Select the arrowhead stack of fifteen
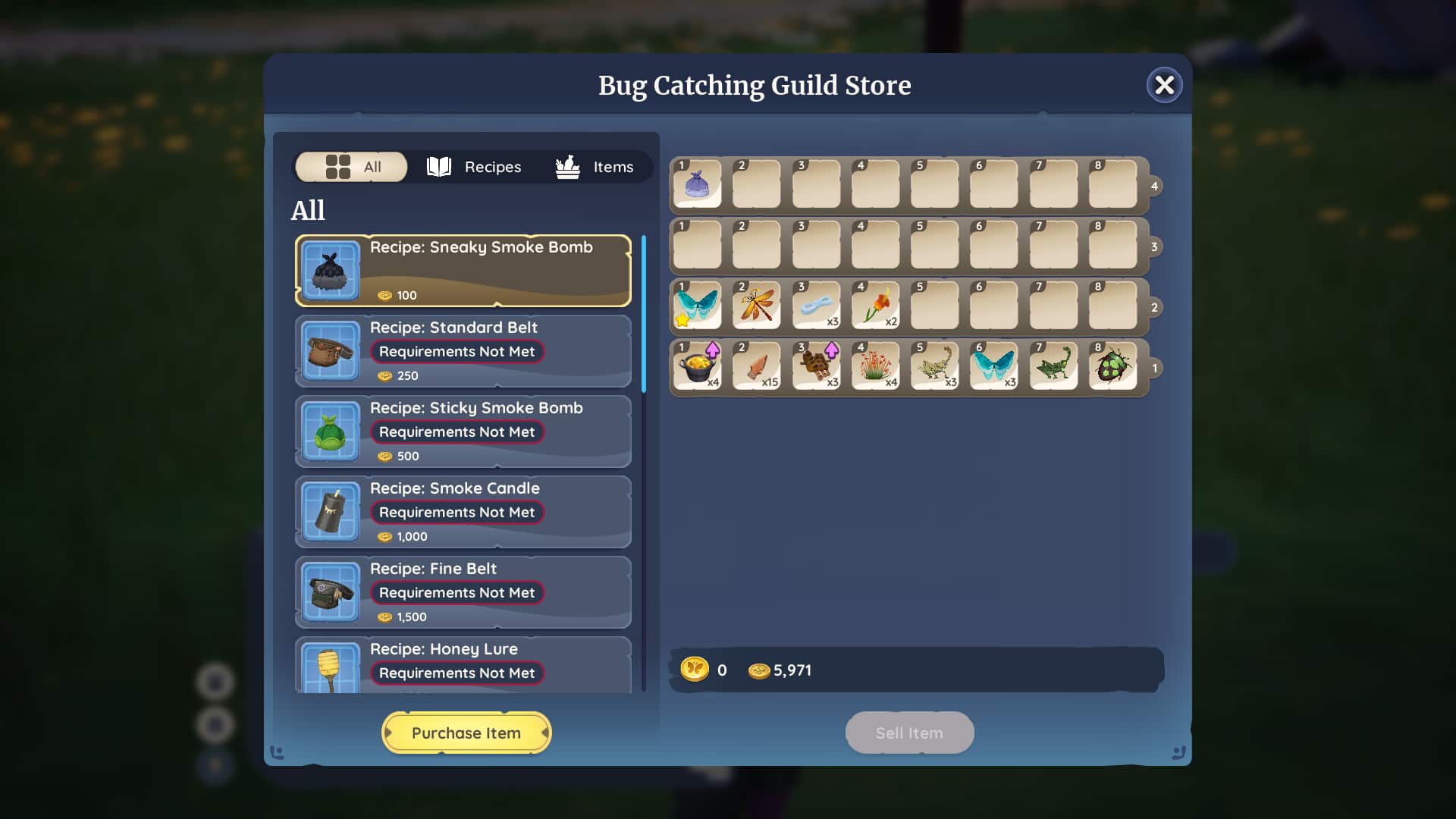This screenshot has height=819, width=1456. (x=756, y=366)
